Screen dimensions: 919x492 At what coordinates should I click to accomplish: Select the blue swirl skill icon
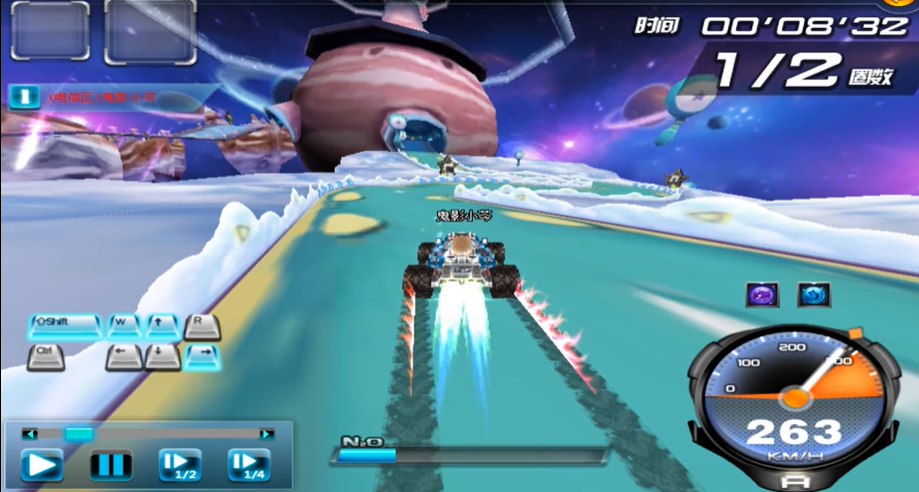point(813,294)
